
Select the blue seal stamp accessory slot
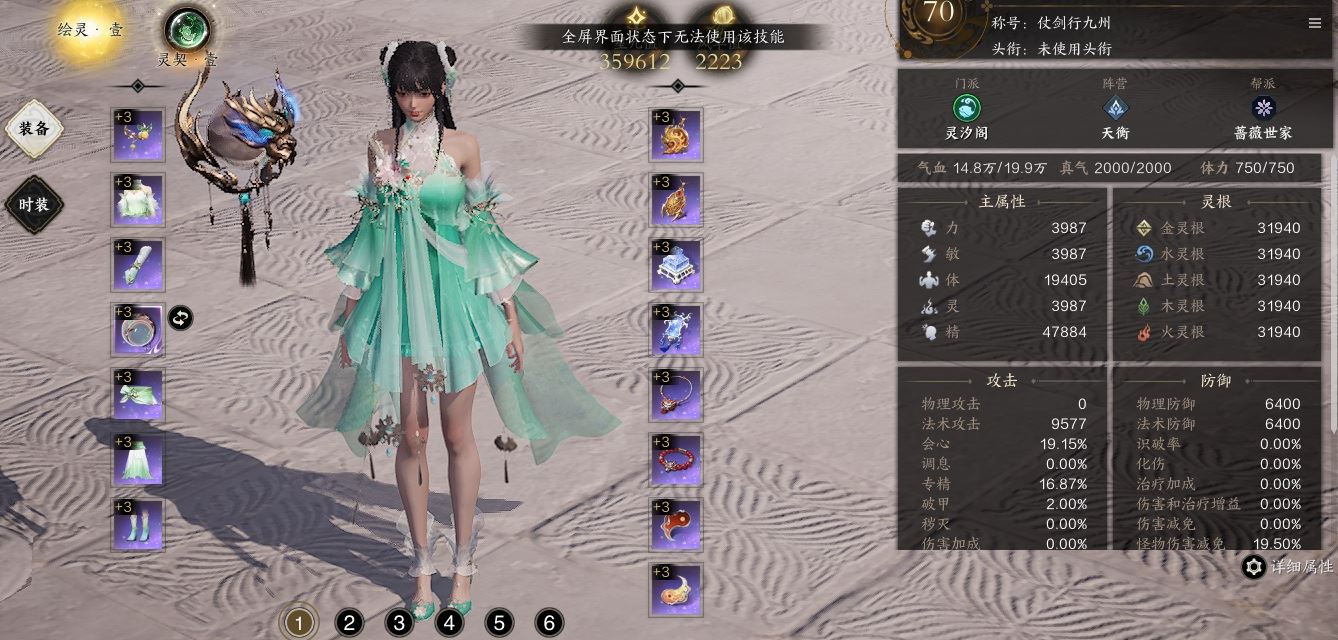tap(676, 265)
